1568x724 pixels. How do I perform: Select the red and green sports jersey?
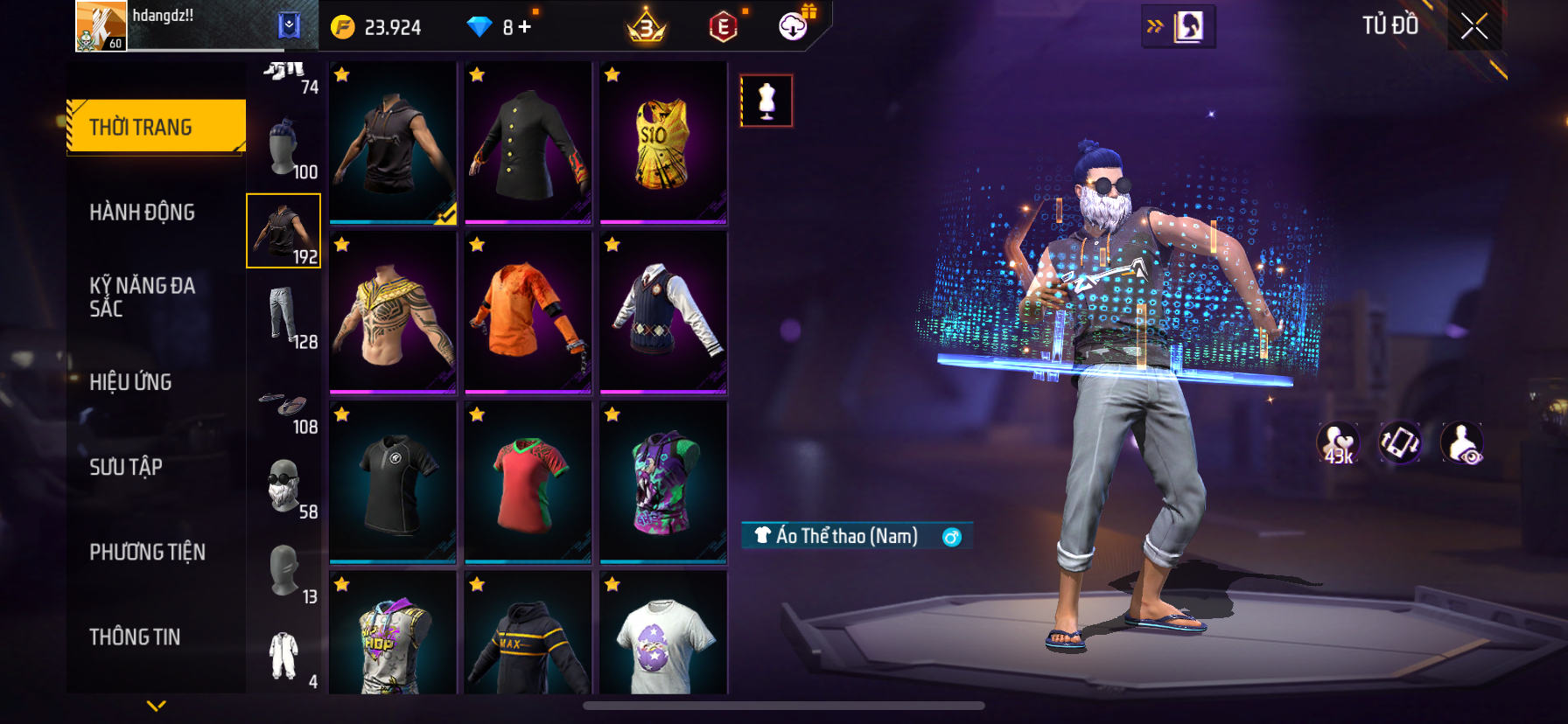528,482
